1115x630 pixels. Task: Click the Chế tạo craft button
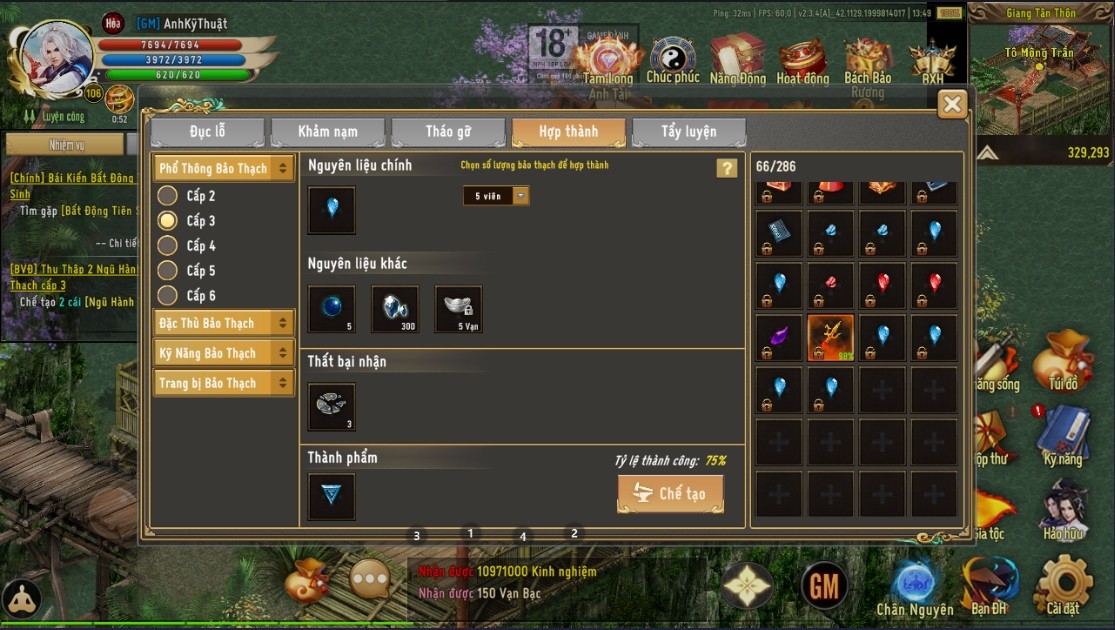coord(670,494)
